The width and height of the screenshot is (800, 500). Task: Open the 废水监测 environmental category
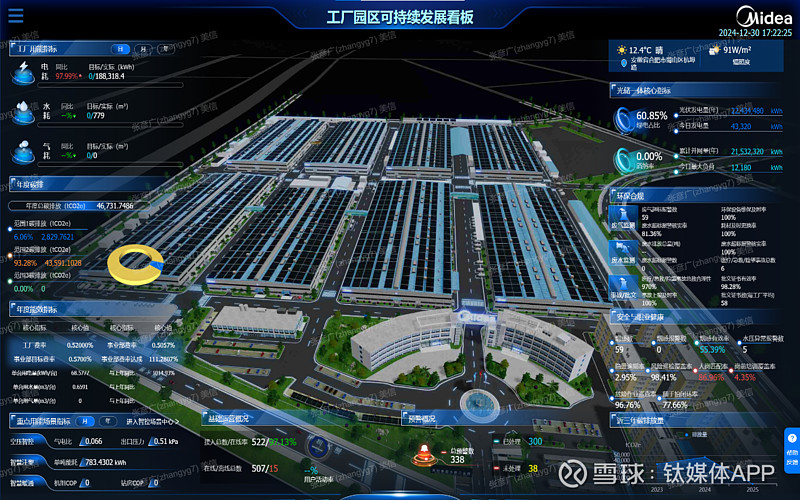point(623,252)
